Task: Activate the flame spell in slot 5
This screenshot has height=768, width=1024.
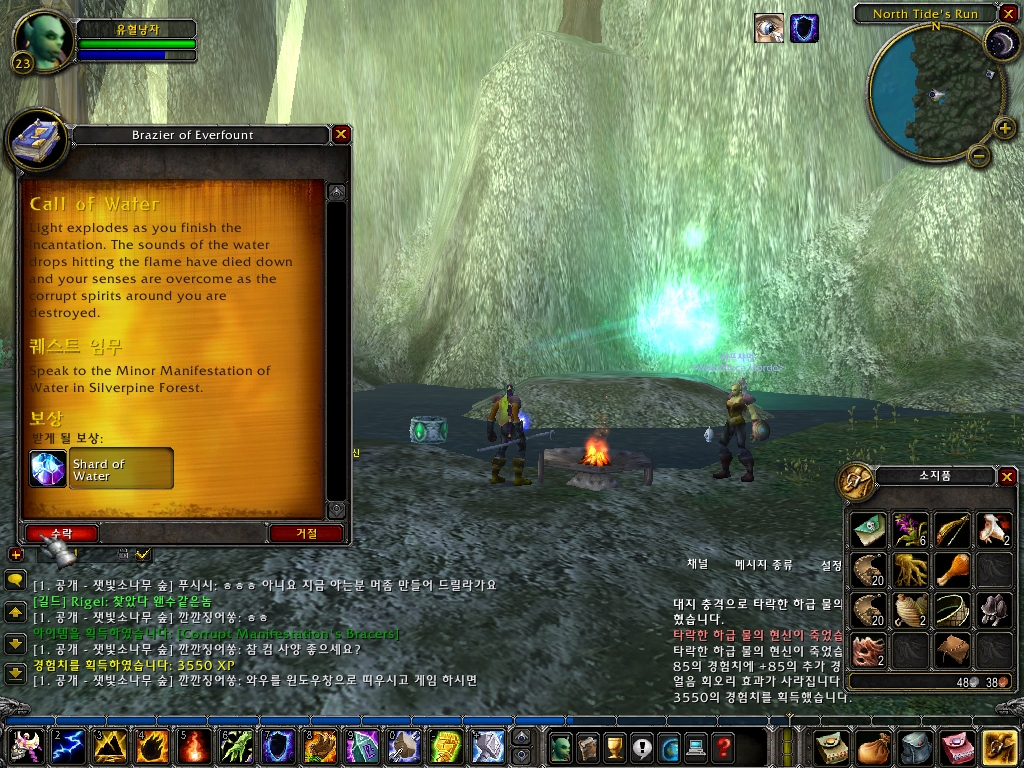Action: click(194, 746)
